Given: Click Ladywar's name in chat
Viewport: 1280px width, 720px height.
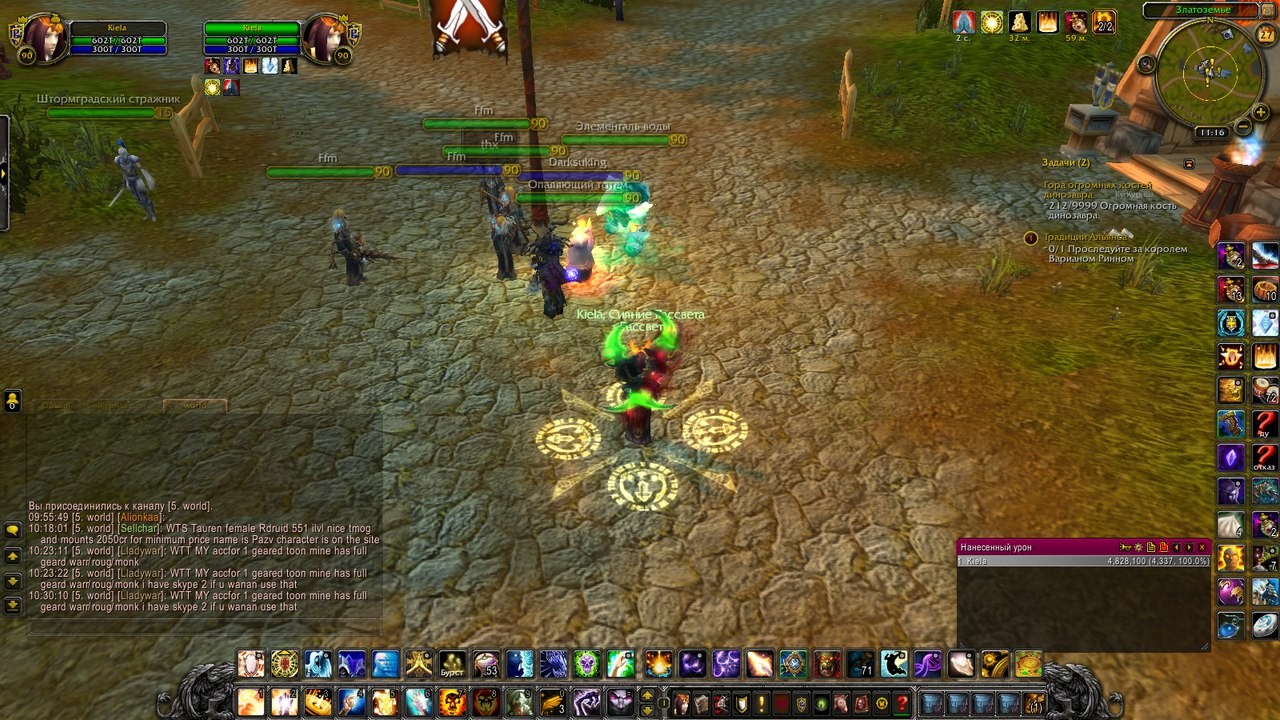Looking at the screenshot, I should pyautogui.click(x=141, y=550).
